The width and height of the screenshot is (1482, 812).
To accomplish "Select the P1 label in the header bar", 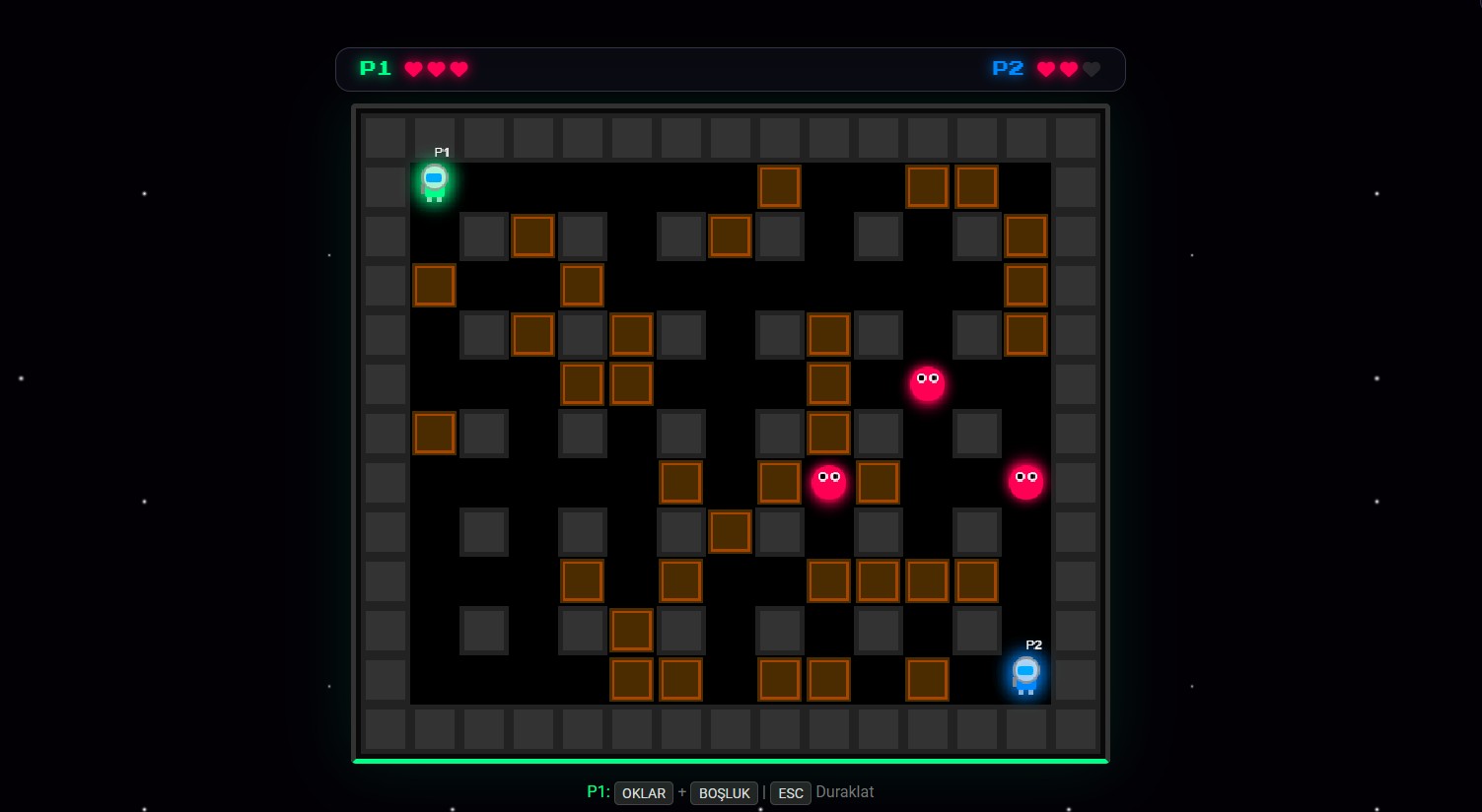I will 376,69.
